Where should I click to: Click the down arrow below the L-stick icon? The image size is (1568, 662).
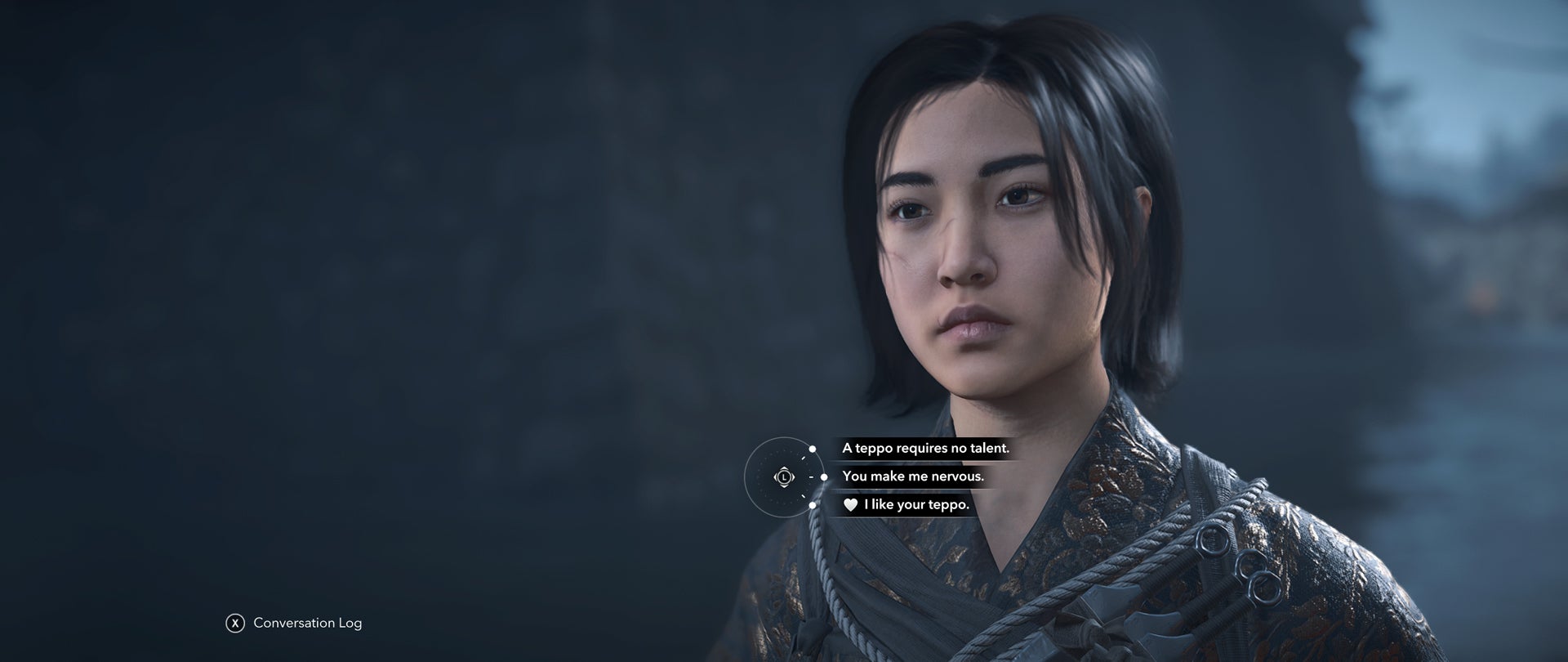coord(784,487)
